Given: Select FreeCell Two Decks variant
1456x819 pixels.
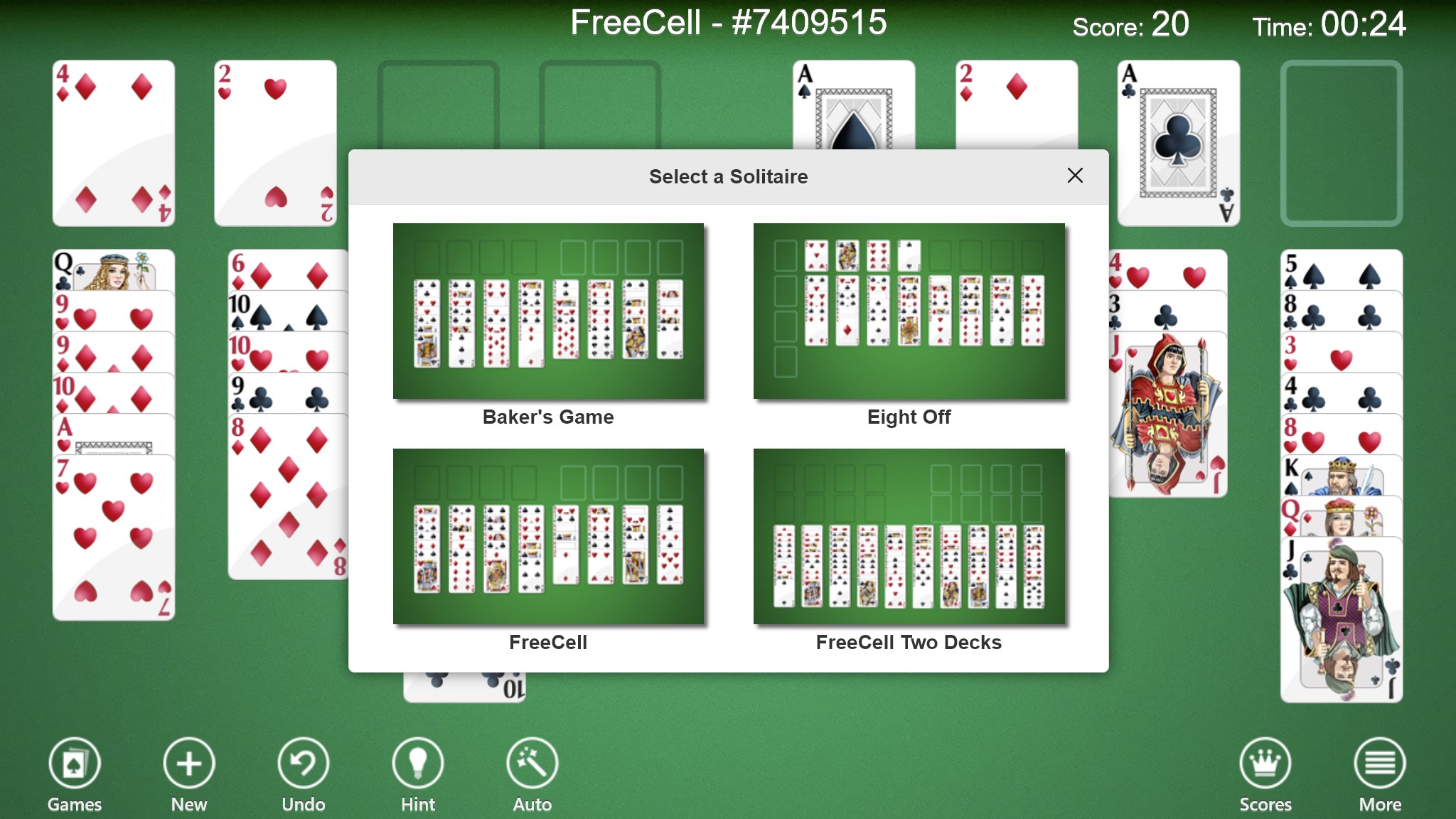Looking at the screenshot, I should tap(909, 538).
